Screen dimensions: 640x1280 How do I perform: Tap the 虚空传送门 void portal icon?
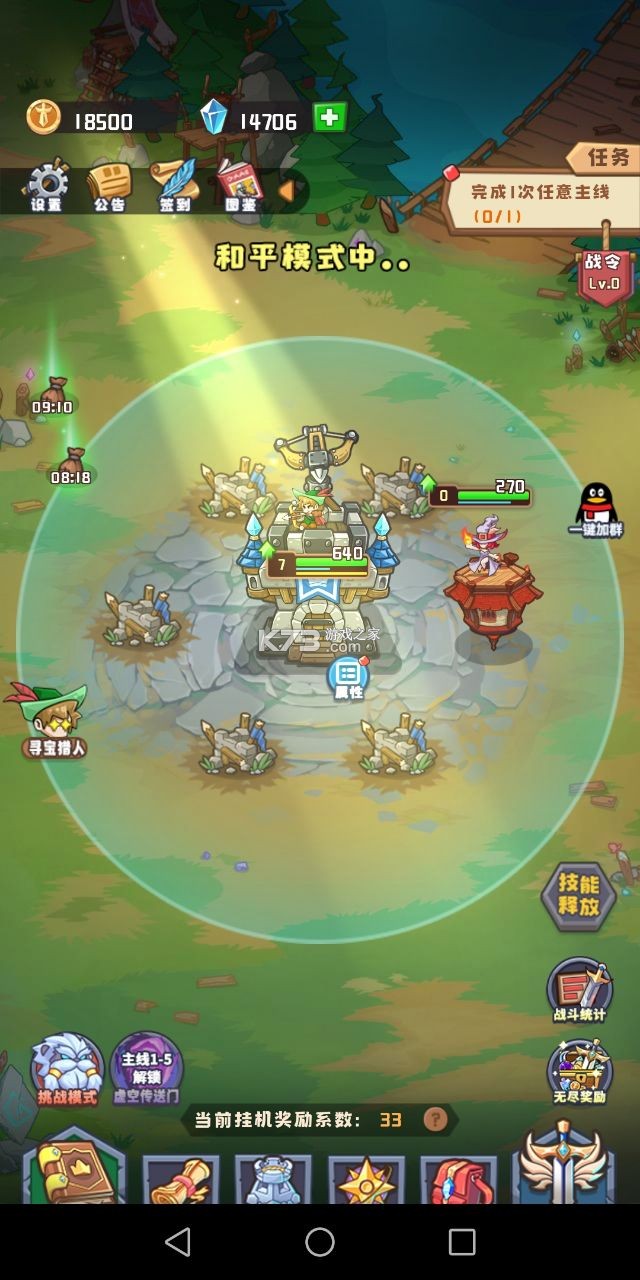point(146,1069)
